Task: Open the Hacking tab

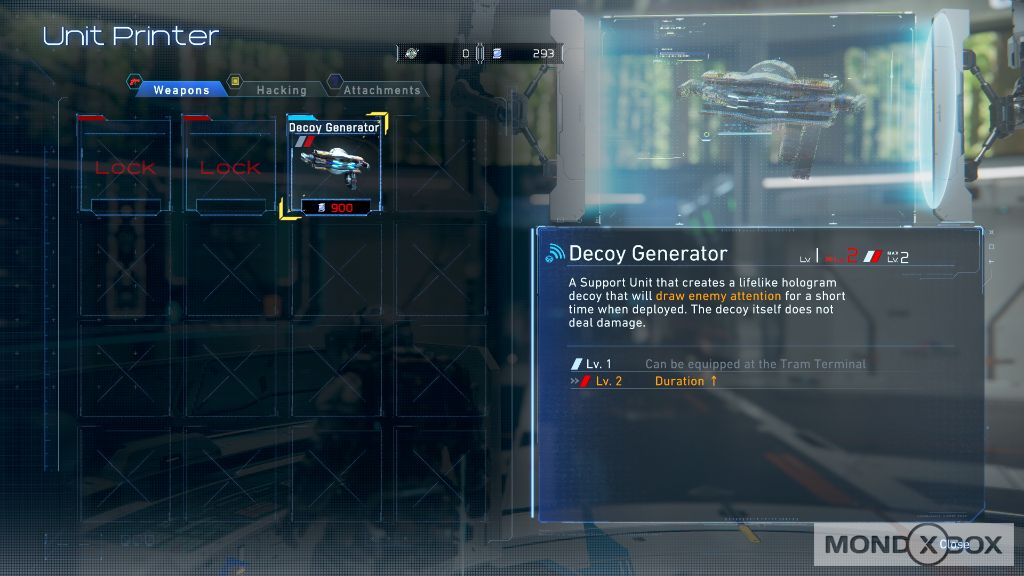Action: pos(281,90)
